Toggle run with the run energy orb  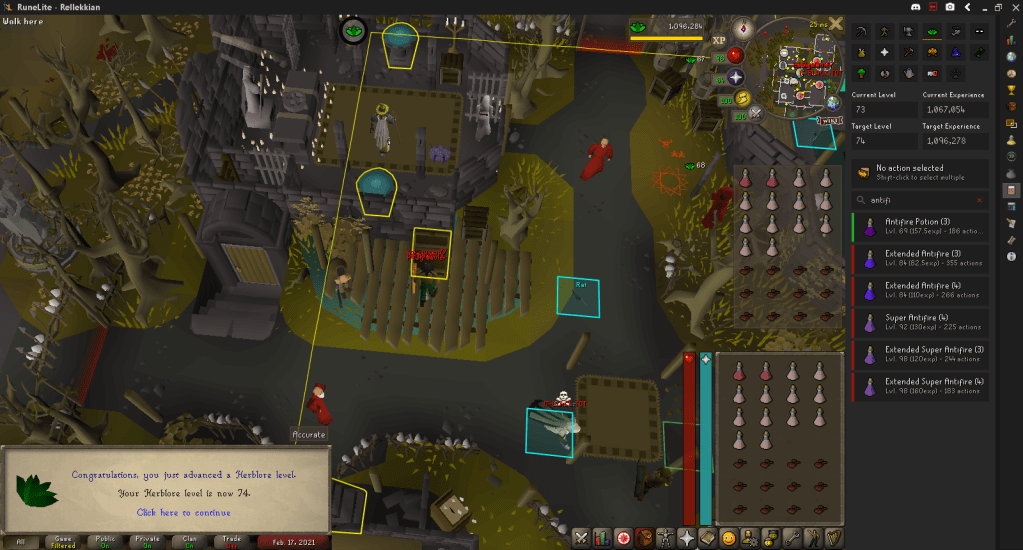tap(742, 98)
